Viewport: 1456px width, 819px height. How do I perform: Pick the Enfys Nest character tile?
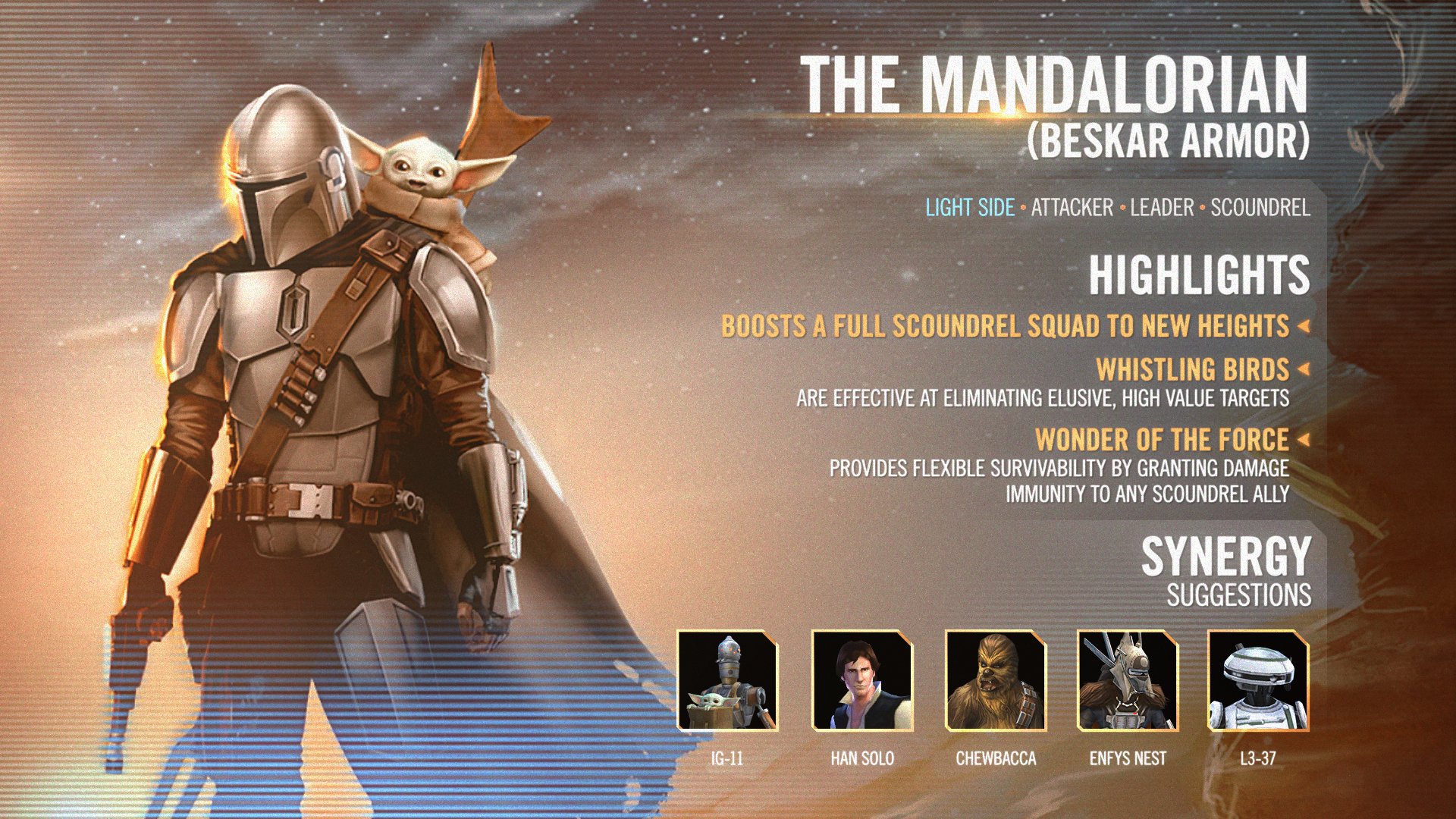pyautogui.click(x=1128, y=680)
